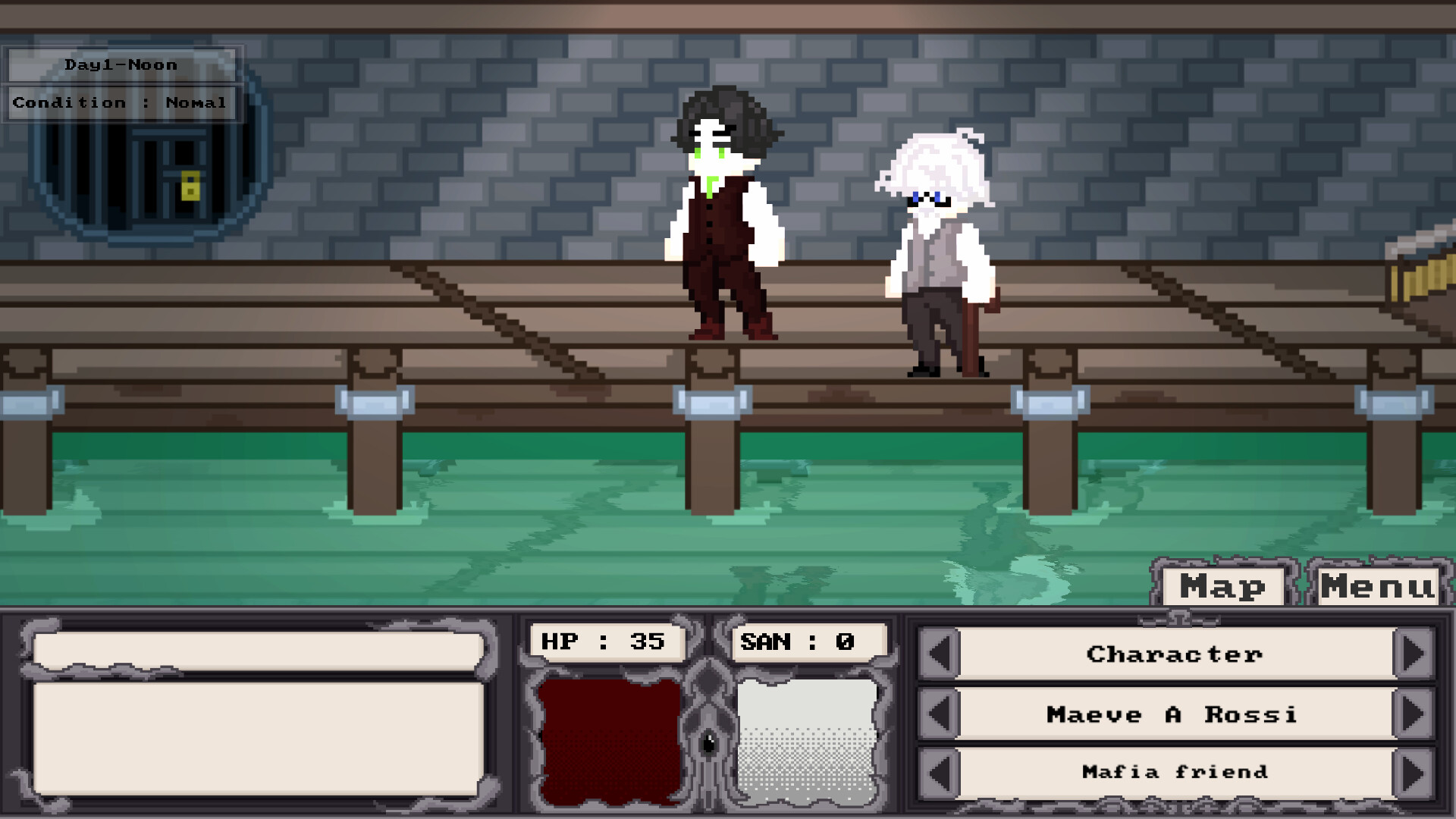Click the Day1-Noon time indicator
Image resolution: width=1456 pixels, height=819 pixels.
[121, 64]
